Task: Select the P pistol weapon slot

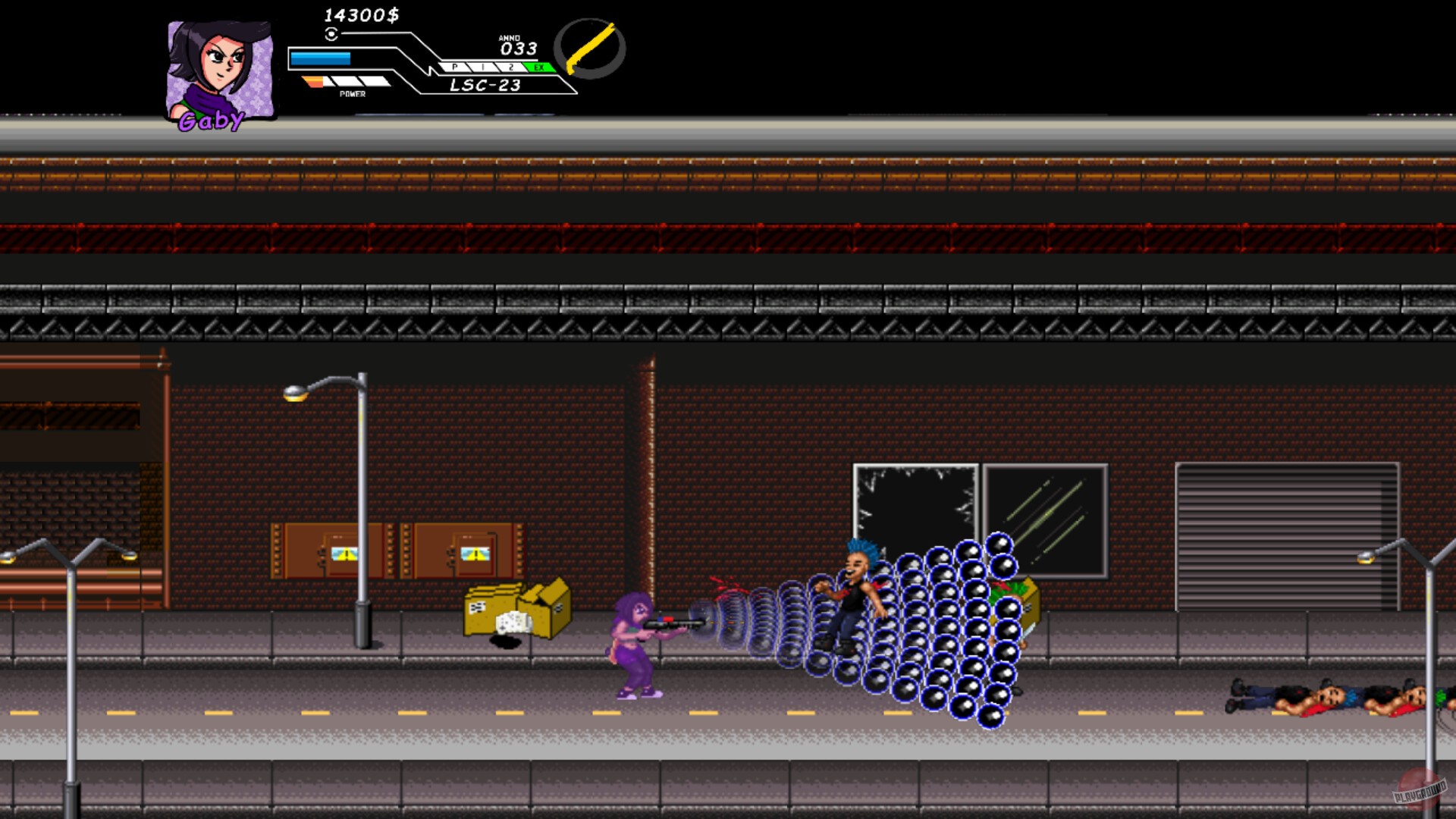Action: click(454, 68)
